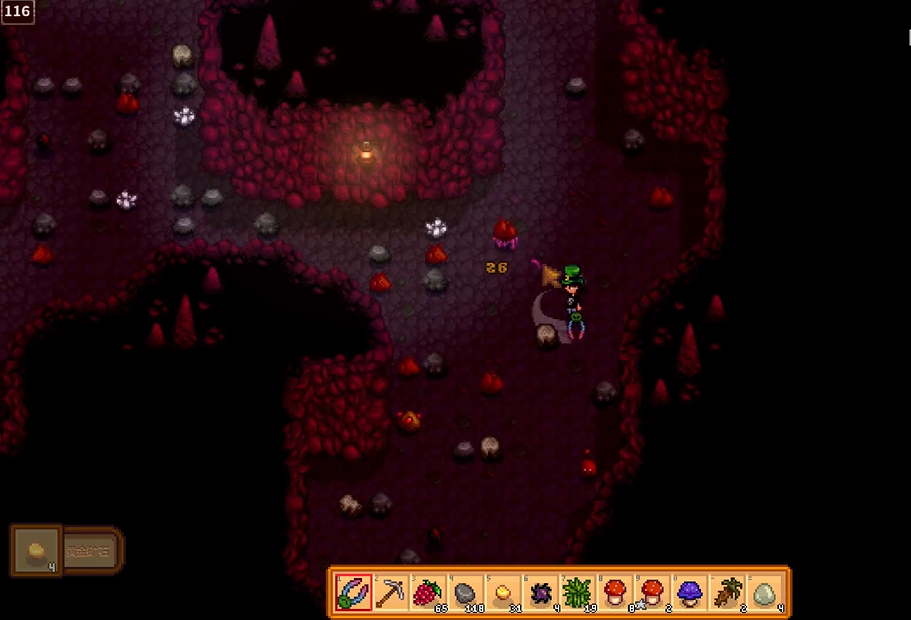Select the purple mushroom in the hotbar
The width and height of the screenshot is (911, 620).
tap(689, 592)
